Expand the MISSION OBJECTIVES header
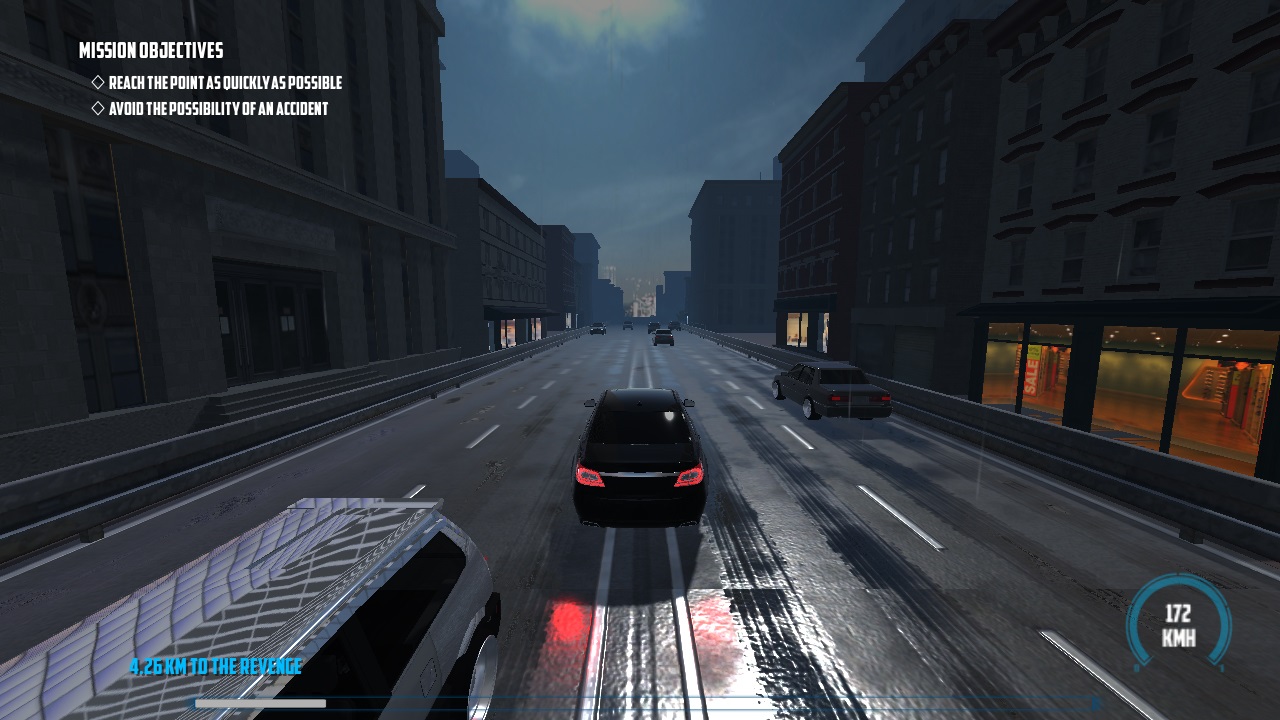This screenshot has height=720, width=1280. point(152,49)
